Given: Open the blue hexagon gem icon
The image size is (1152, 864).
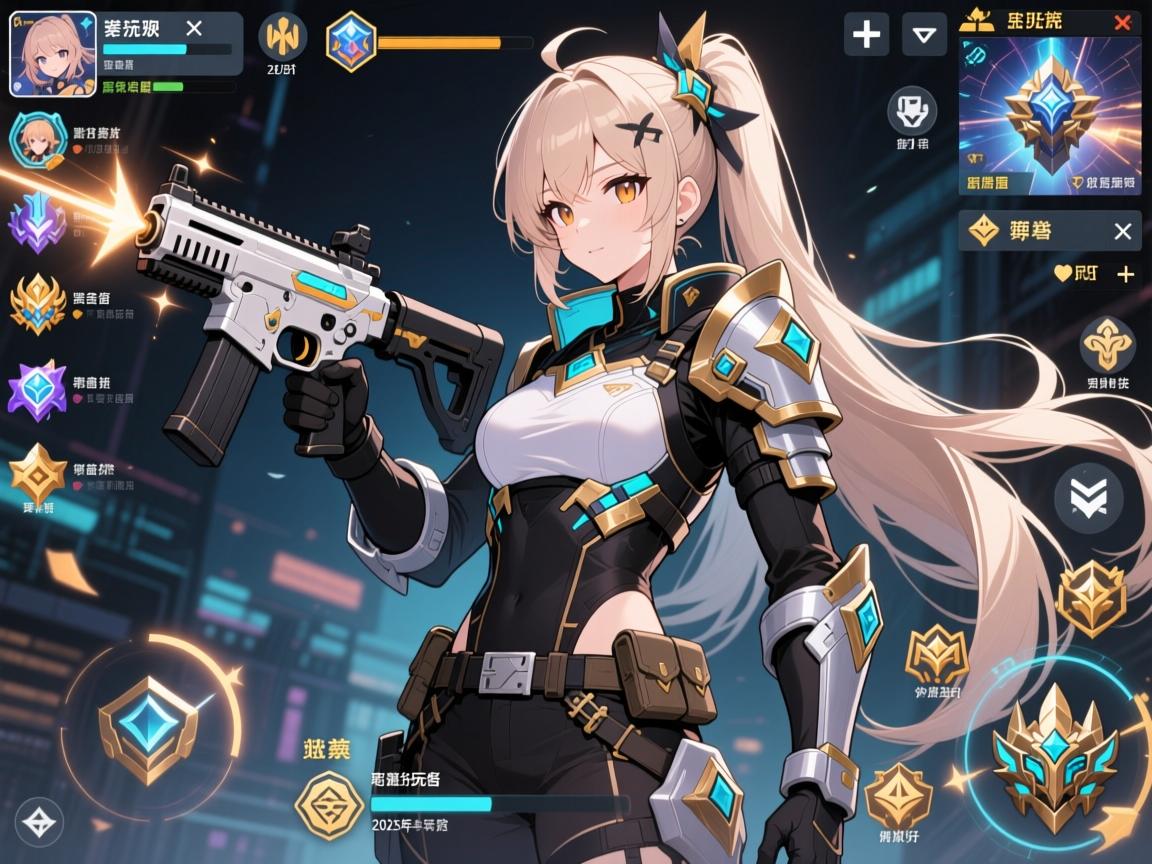Looking at the screenshot, I should coord(351,41).
